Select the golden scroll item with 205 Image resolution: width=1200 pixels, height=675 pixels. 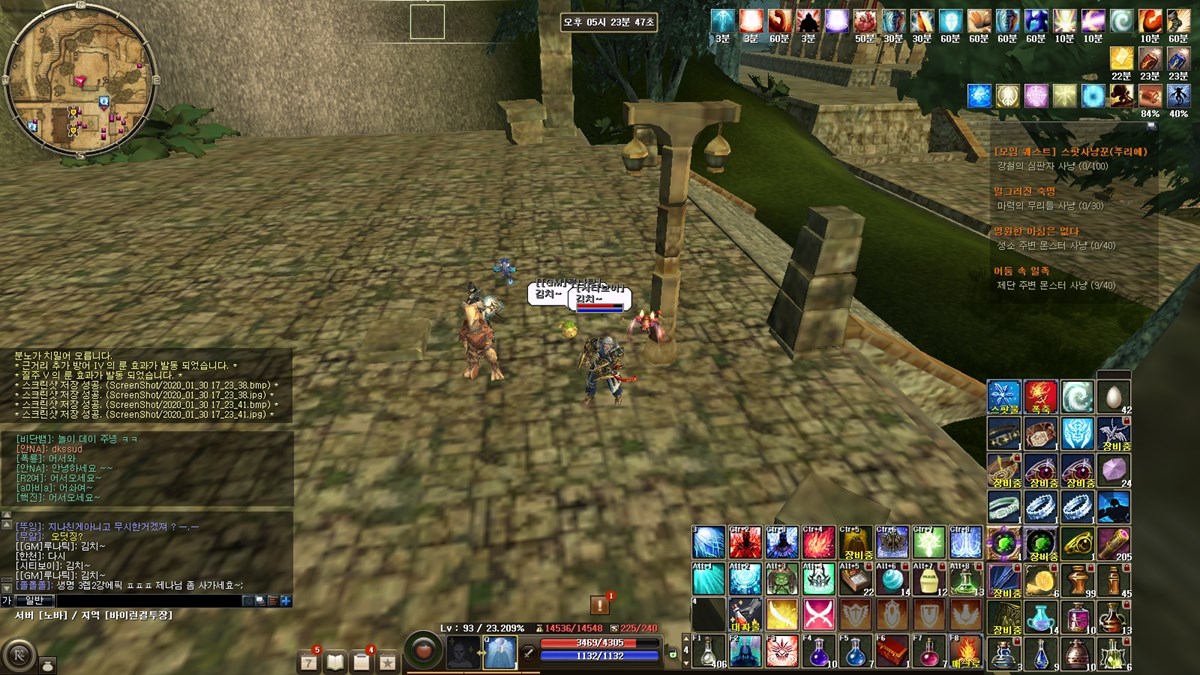(x=1114, y=543)
